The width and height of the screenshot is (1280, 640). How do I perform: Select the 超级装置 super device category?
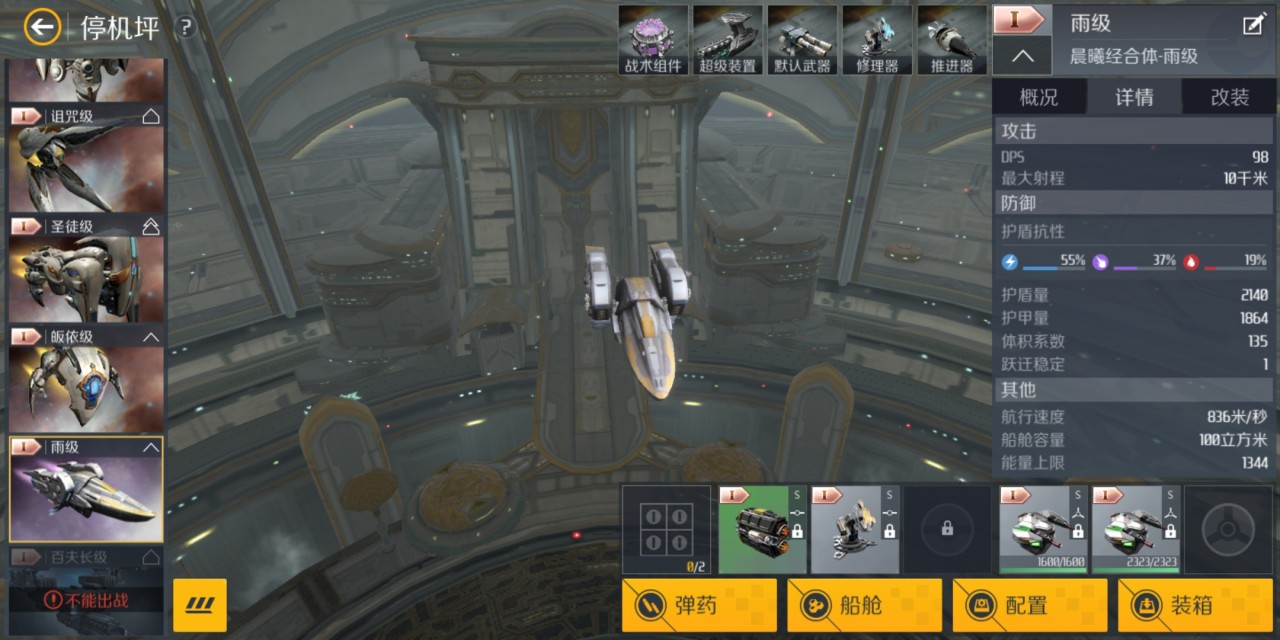(x=728, y=40)
